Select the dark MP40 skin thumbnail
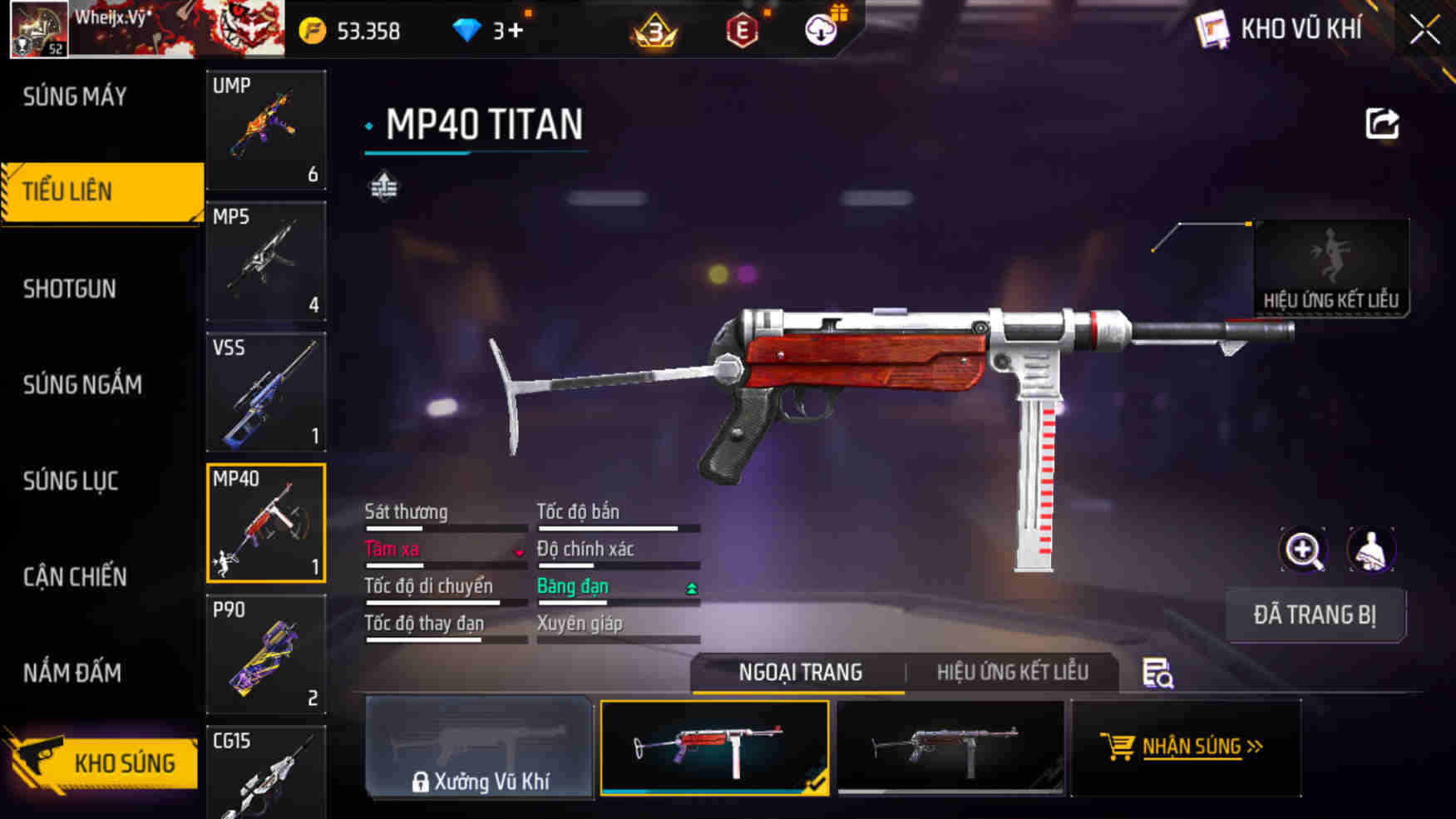This screenshot has height=819, width=1456. tap(950, 747)
